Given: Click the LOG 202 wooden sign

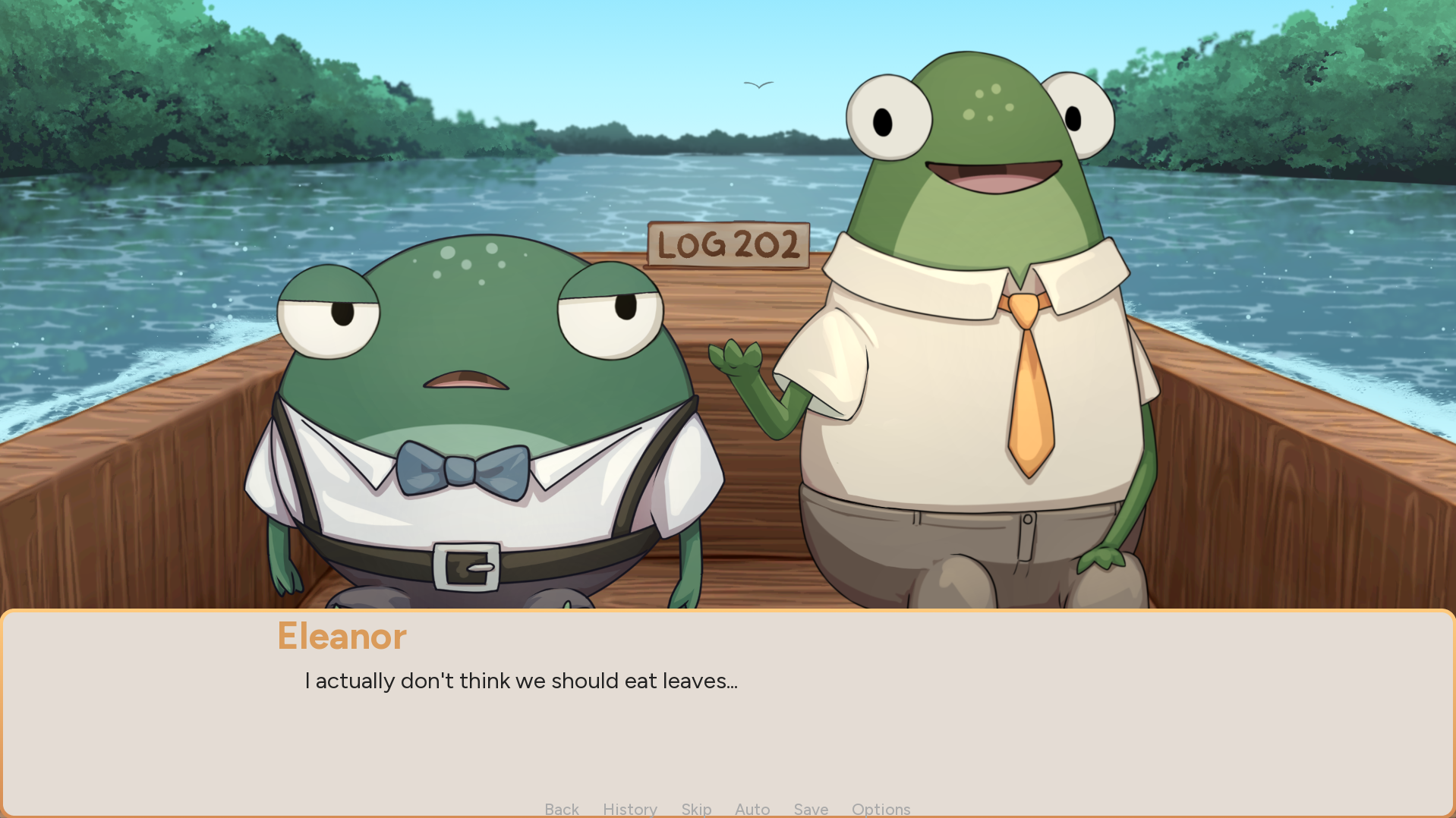Looking at the screenshot, I should pos(727,244).
